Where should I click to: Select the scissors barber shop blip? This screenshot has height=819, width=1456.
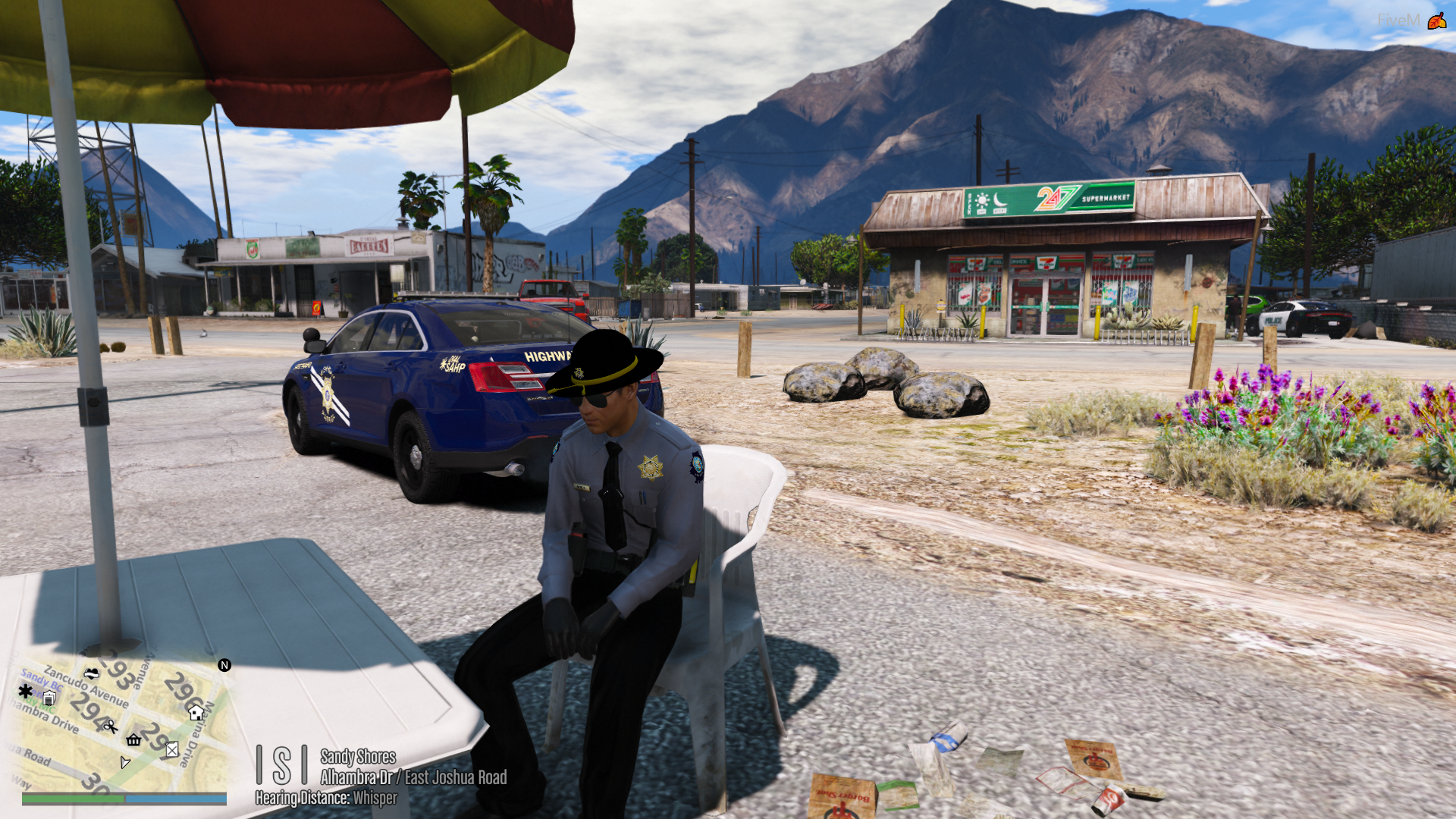coord(111,726)
